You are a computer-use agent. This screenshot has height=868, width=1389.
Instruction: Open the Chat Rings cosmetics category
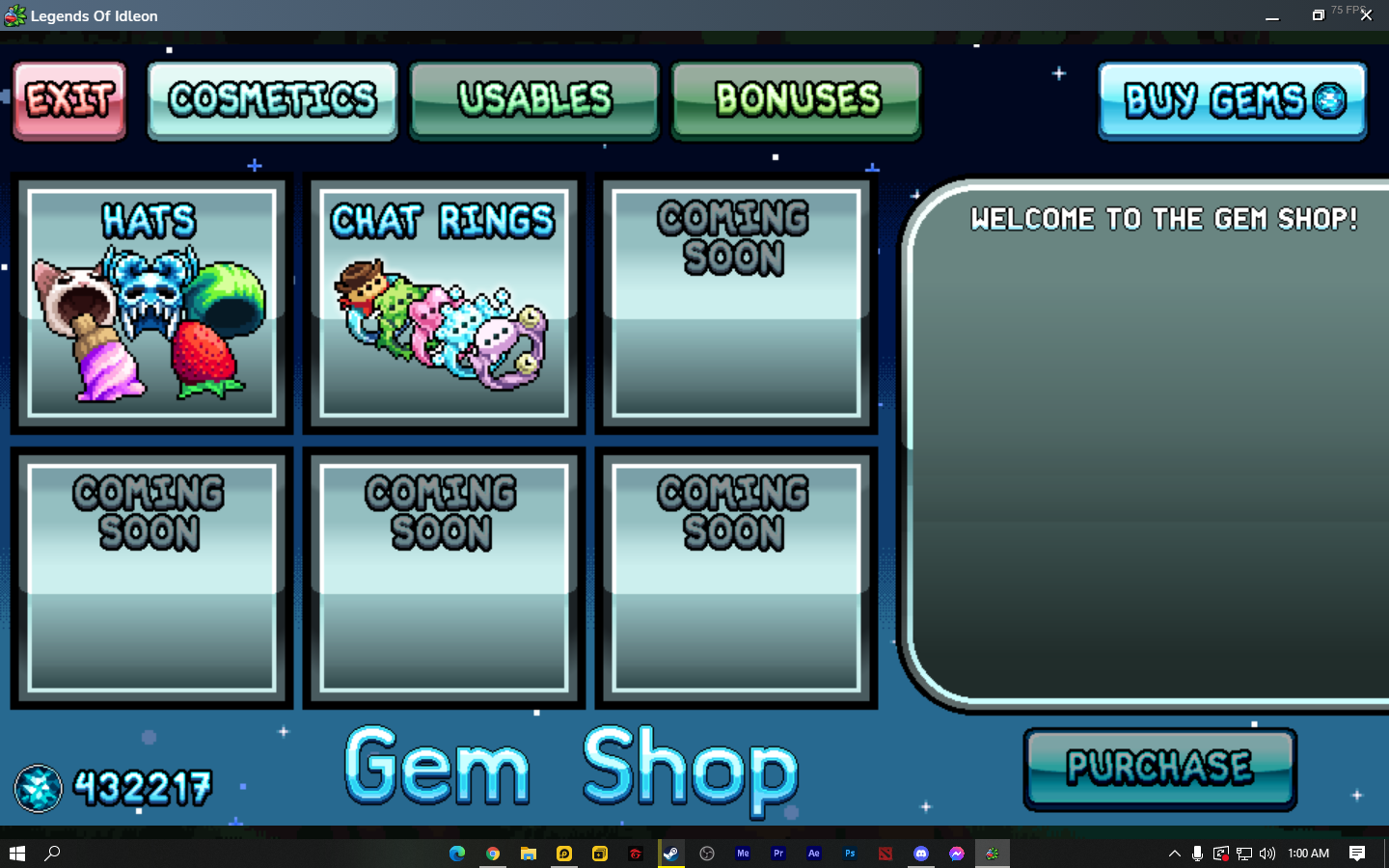click(x=442, y=302)
